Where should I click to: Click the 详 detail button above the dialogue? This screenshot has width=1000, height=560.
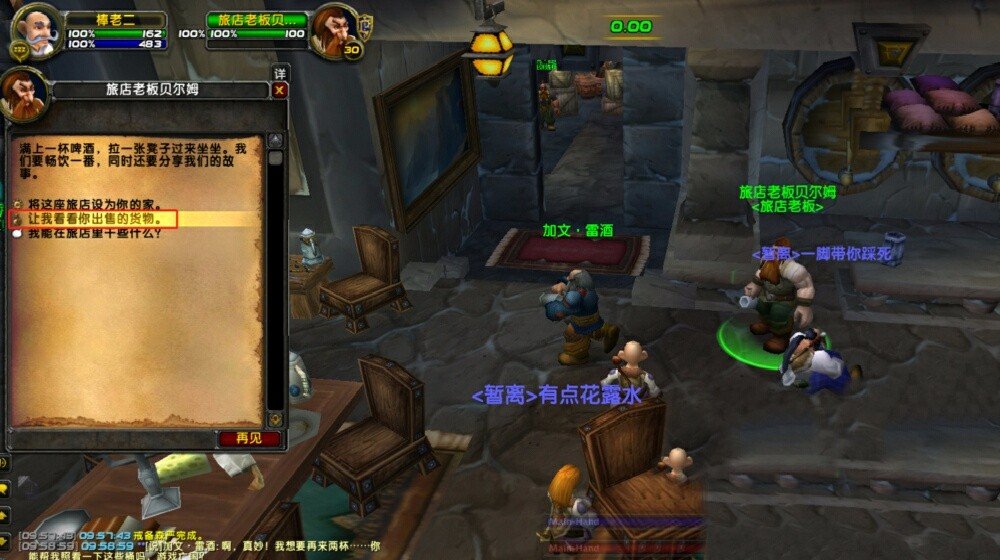tap(279, 73)
